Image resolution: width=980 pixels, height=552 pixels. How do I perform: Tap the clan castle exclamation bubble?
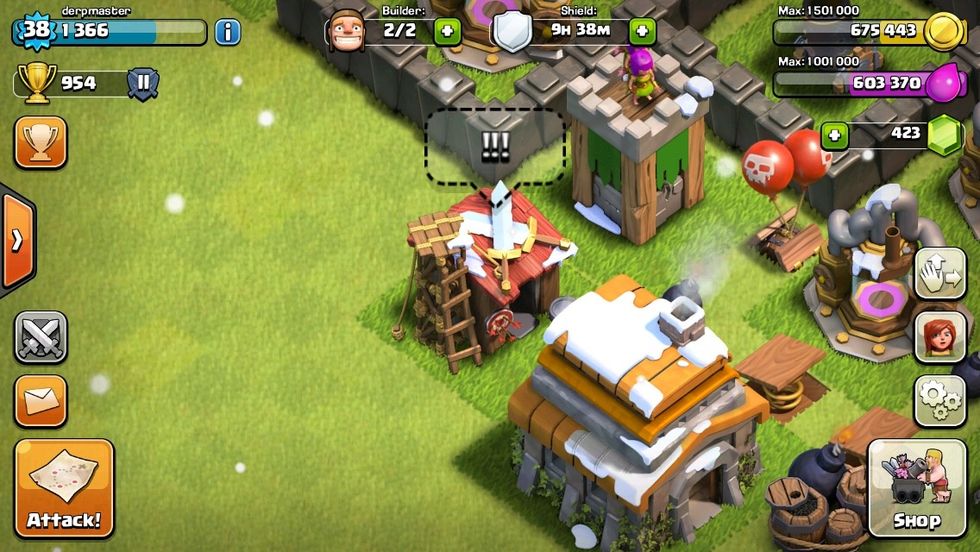click(x=495, y=147)
